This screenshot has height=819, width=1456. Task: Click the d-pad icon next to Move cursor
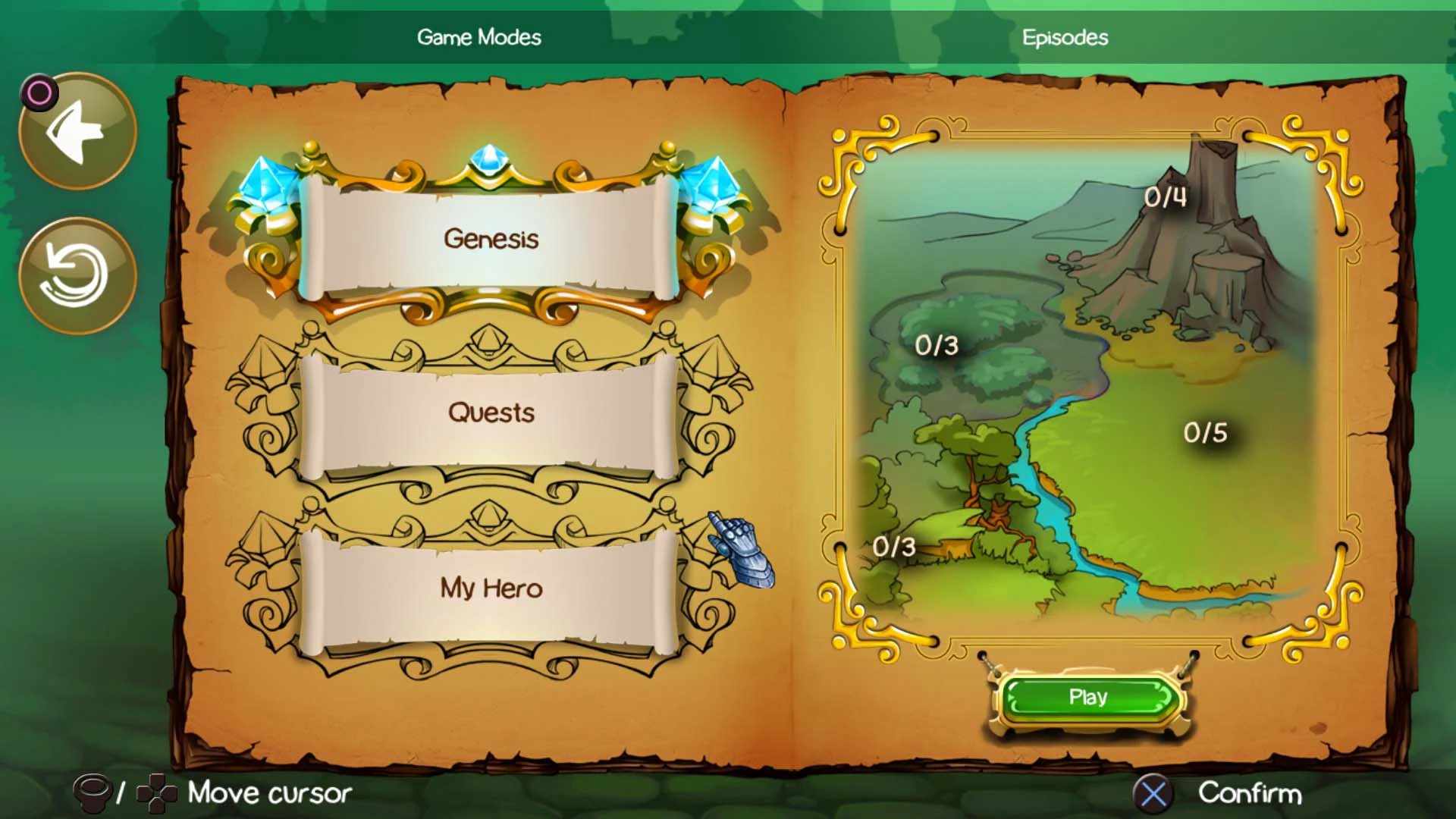(x=157, y=793)
